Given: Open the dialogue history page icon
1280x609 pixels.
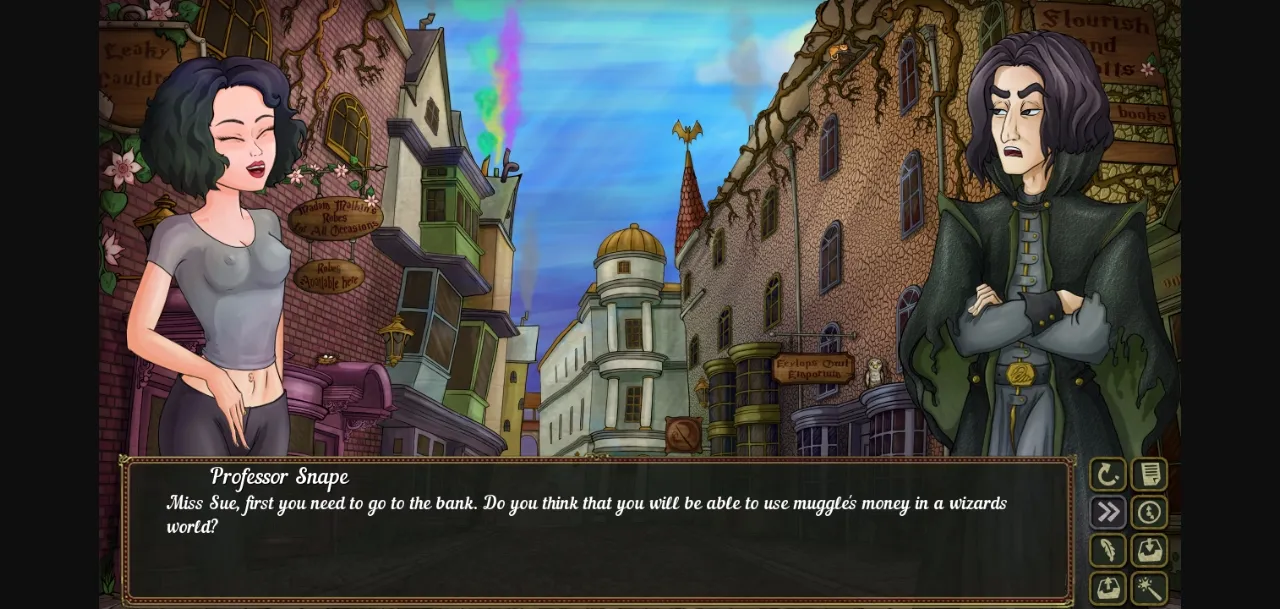Looking at the screenshot, I should (x=1149, y=475).
